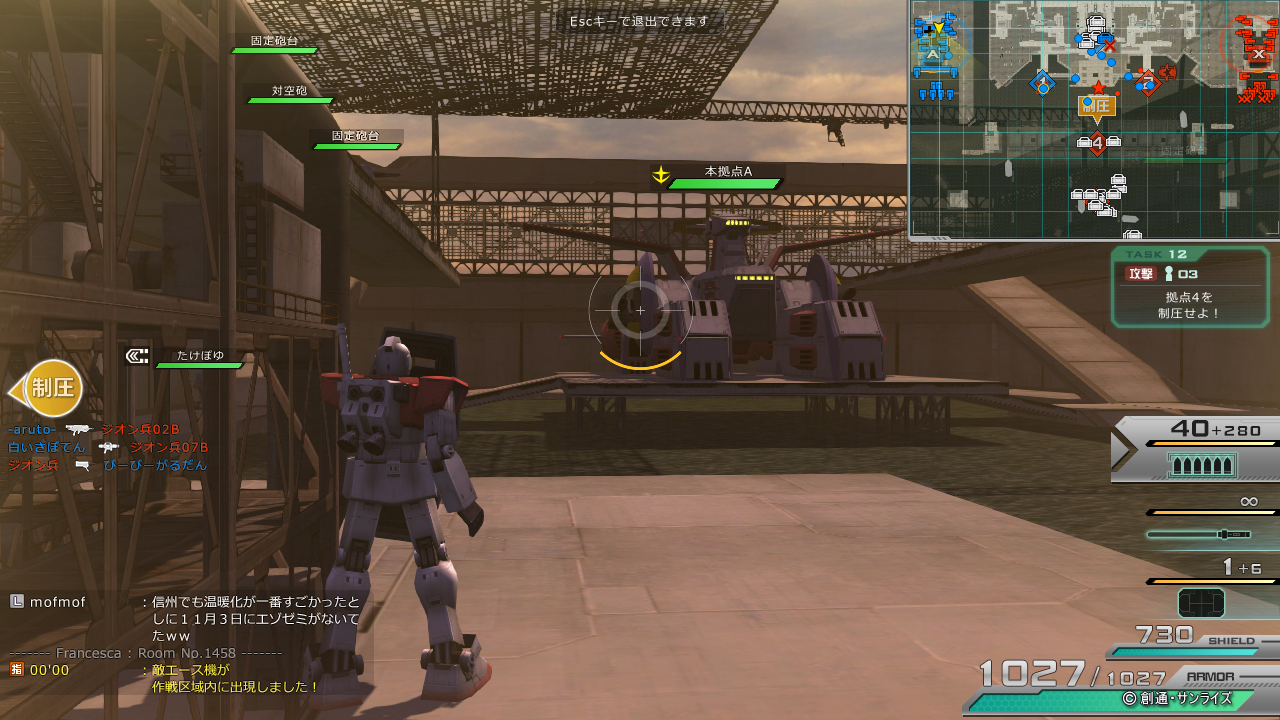
Task: Click the gold 制圧 badge
Action: (x=50, y=388)
